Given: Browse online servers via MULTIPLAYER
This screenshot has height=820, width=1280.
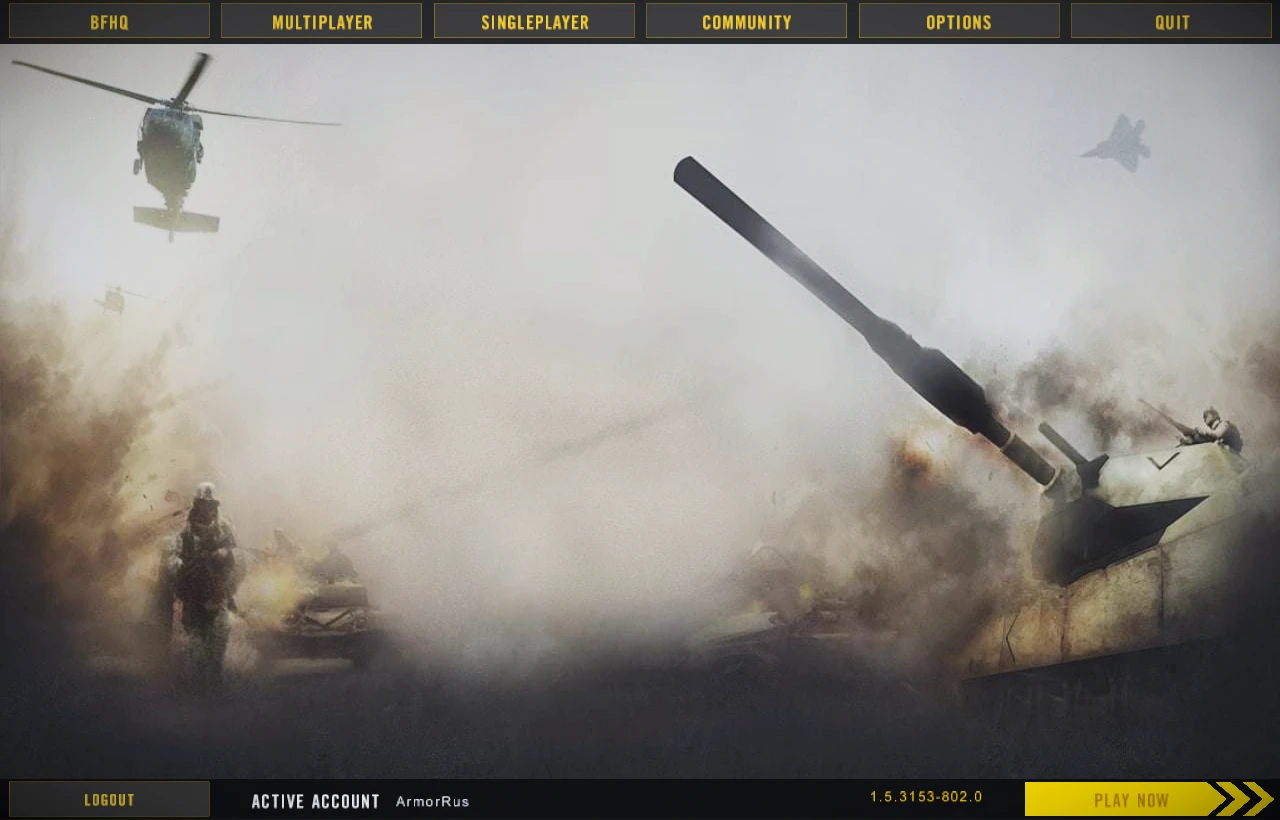Looking at the screenshot, I should [321, 20].
